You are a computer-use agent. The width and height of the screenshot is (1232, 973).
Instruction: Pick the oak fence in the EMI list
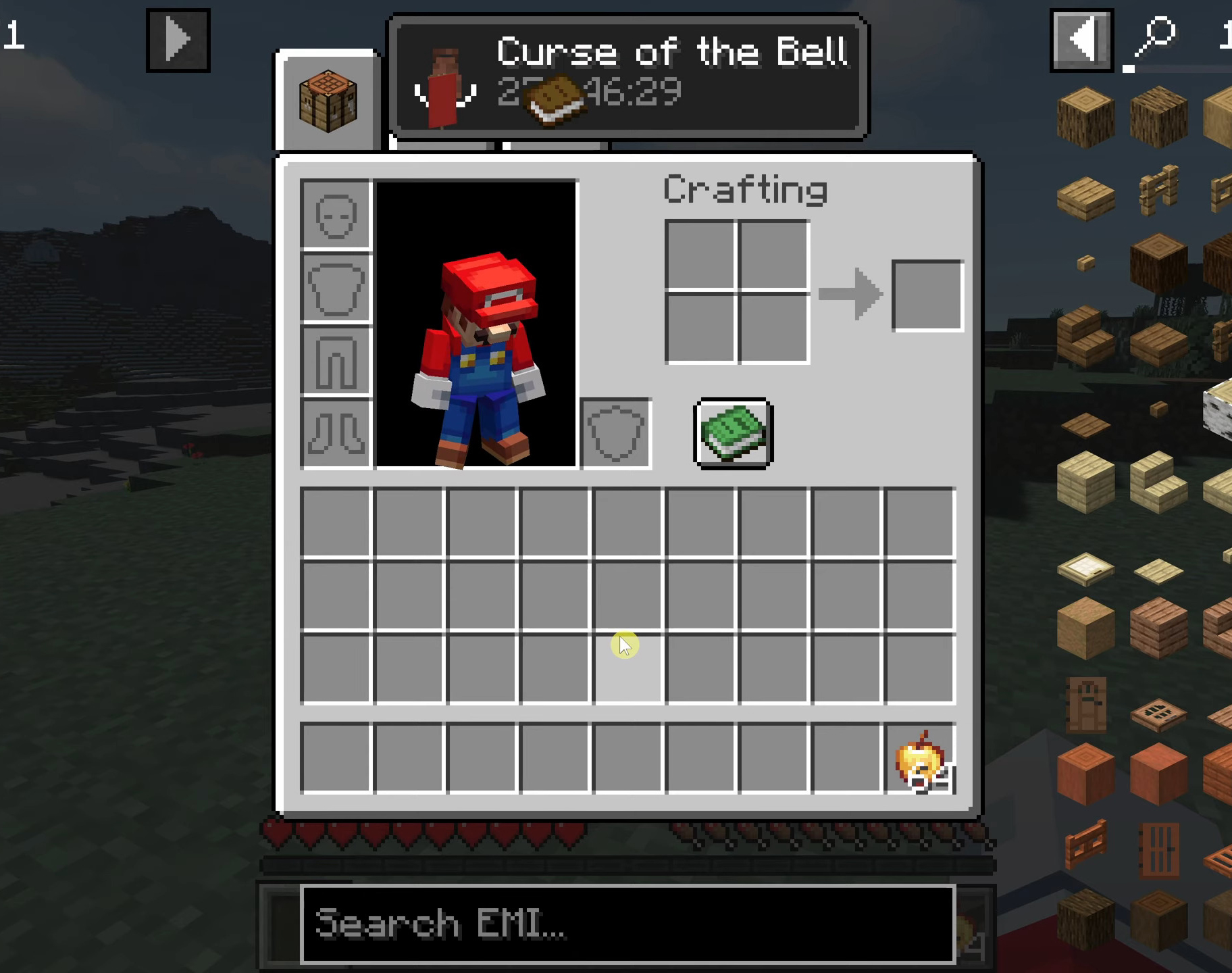coord(1159,191)
